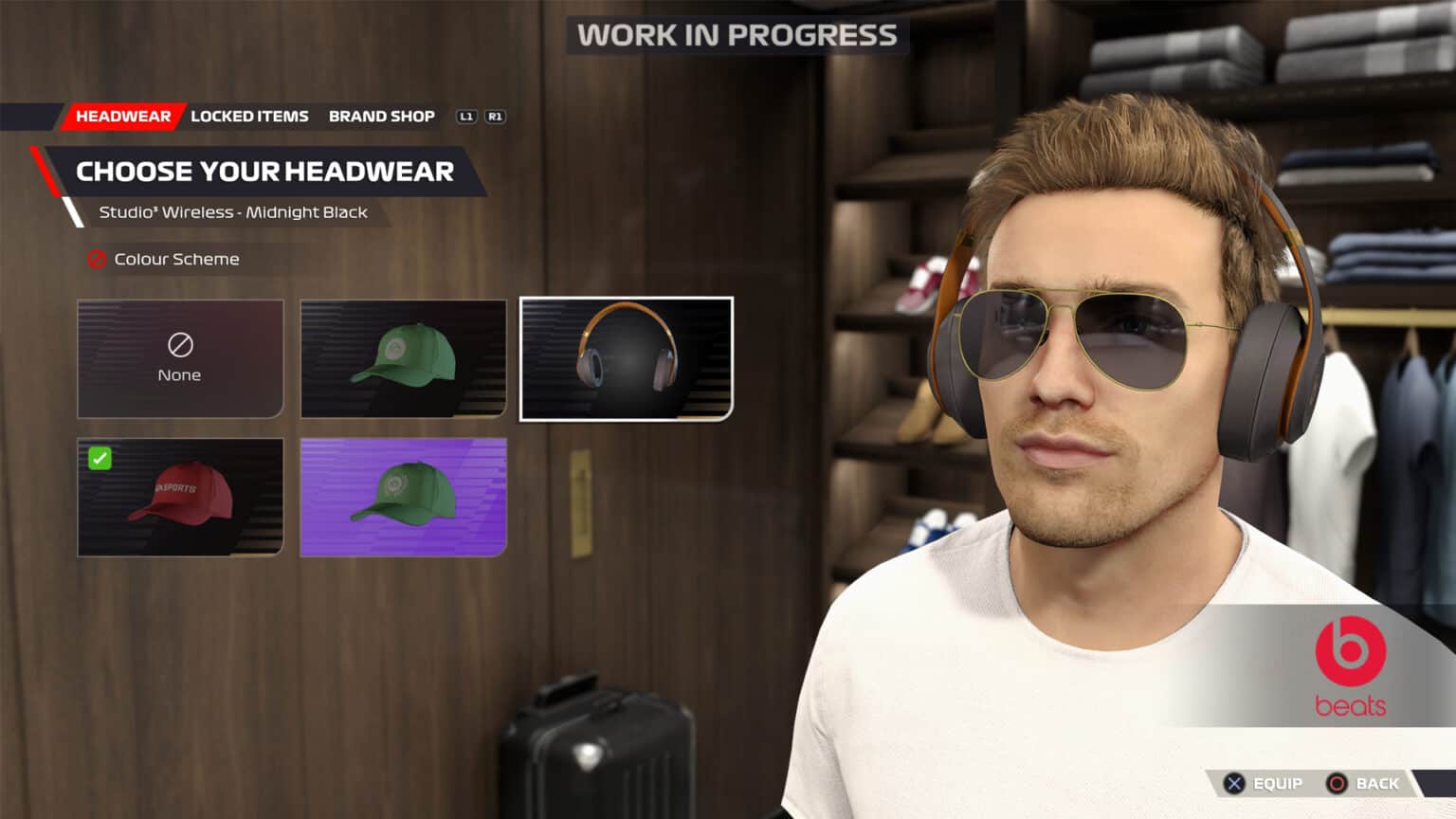The width and height of the screenshot is (1456, 819).
Task: Go Back from the headwear menu
Action: (x=1364, y=783)
